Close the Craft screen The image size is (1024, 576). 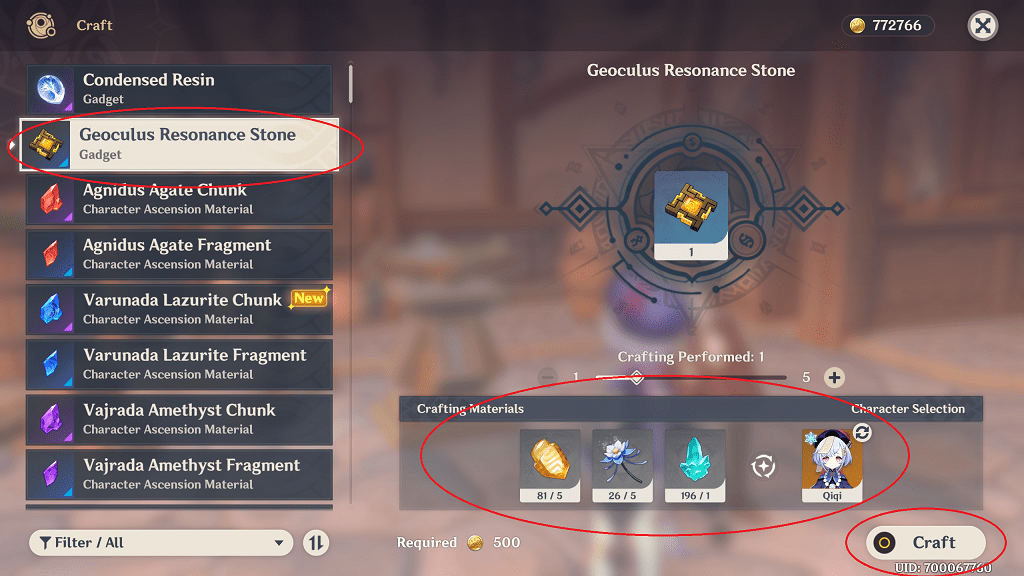[983, 26]
